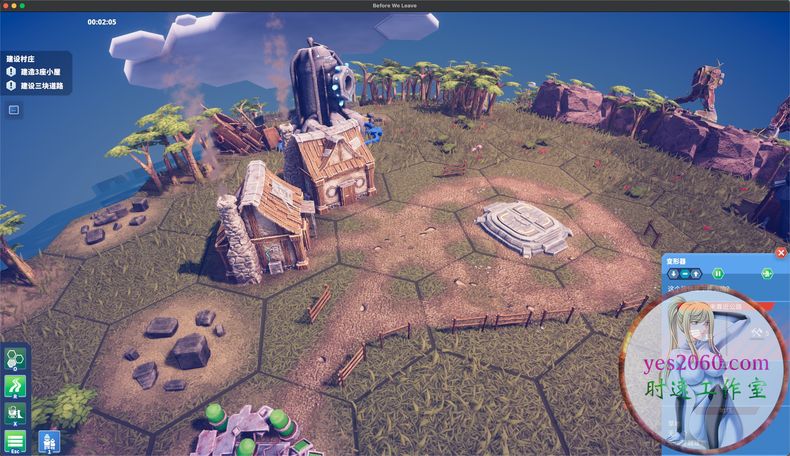Select the 建设三块道路 objective
The width and height of the screenshot is (790, 456).
click(x=41, y=85)
